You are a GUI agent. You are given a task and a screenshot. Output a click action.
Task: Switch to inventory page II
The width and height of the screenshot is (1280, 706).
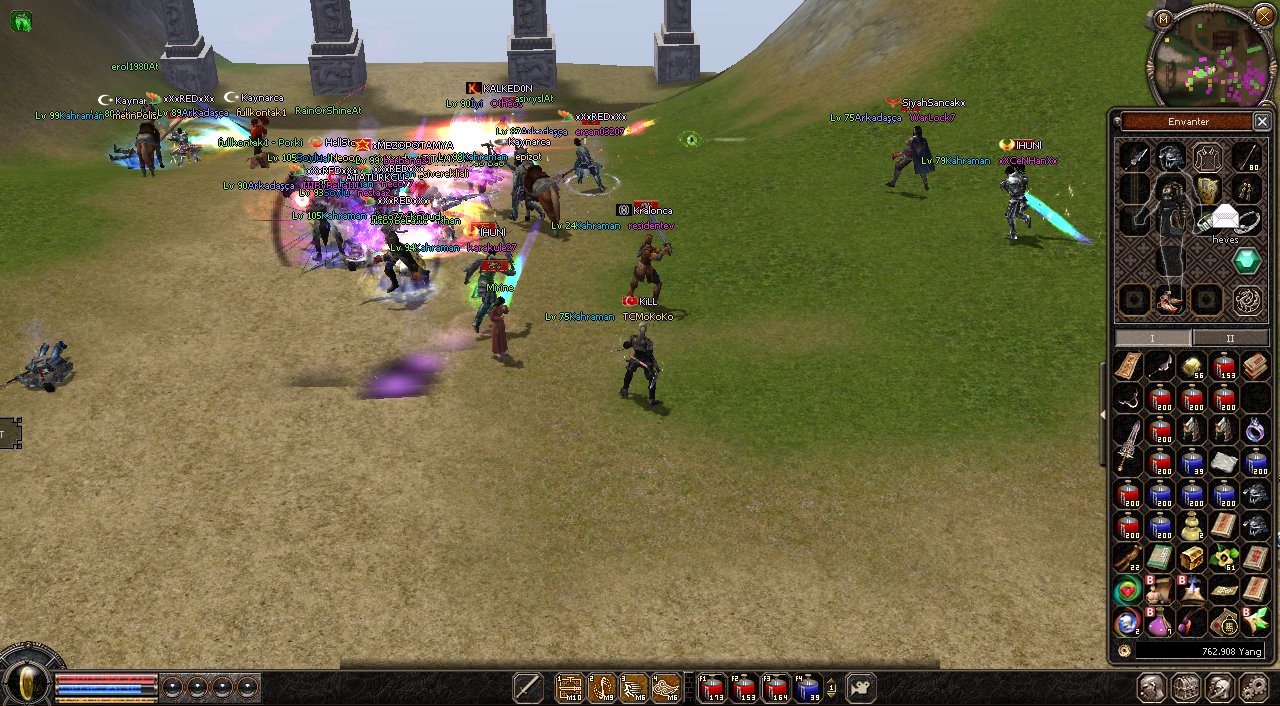[x=1230, y=338]
